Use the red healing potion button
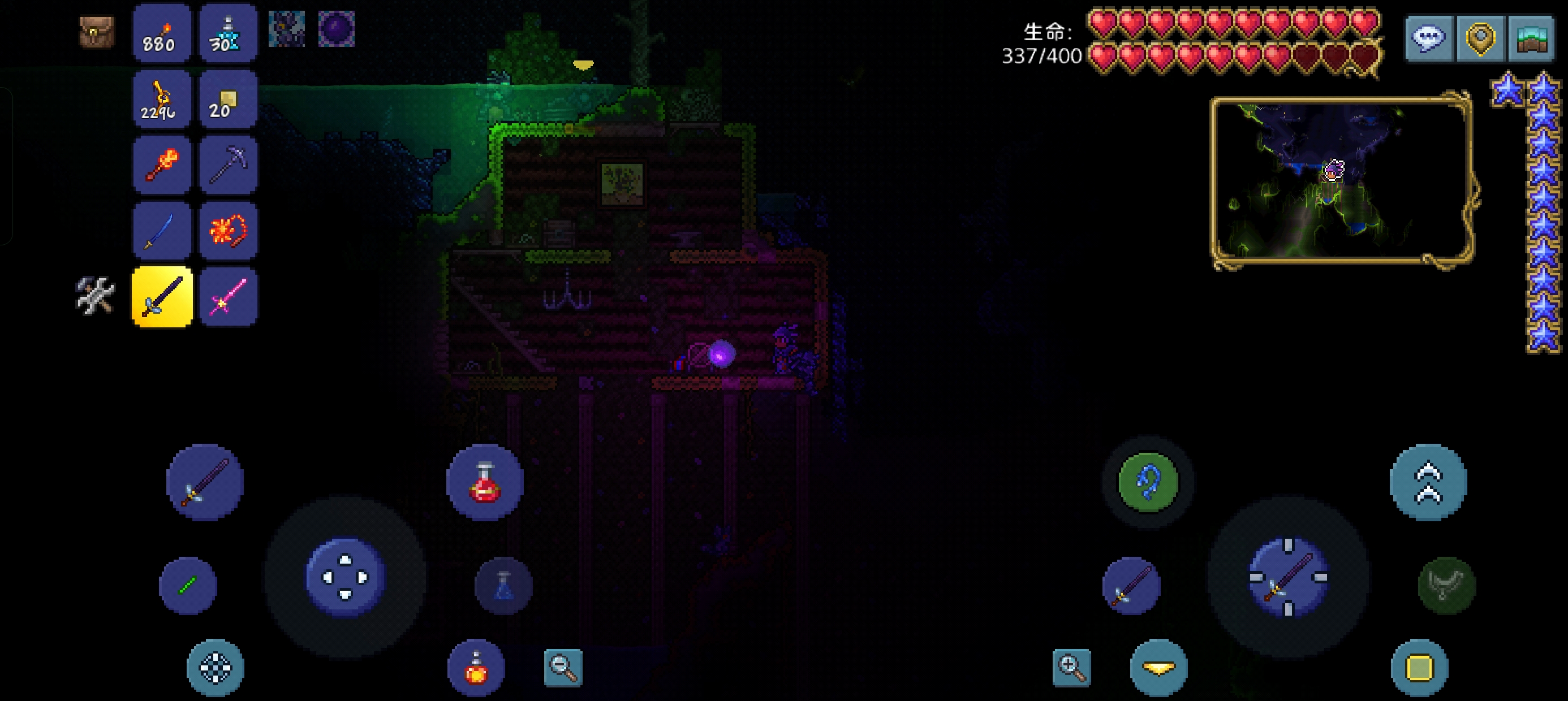Screen dimensions: 1568x701 pos(485,482)
